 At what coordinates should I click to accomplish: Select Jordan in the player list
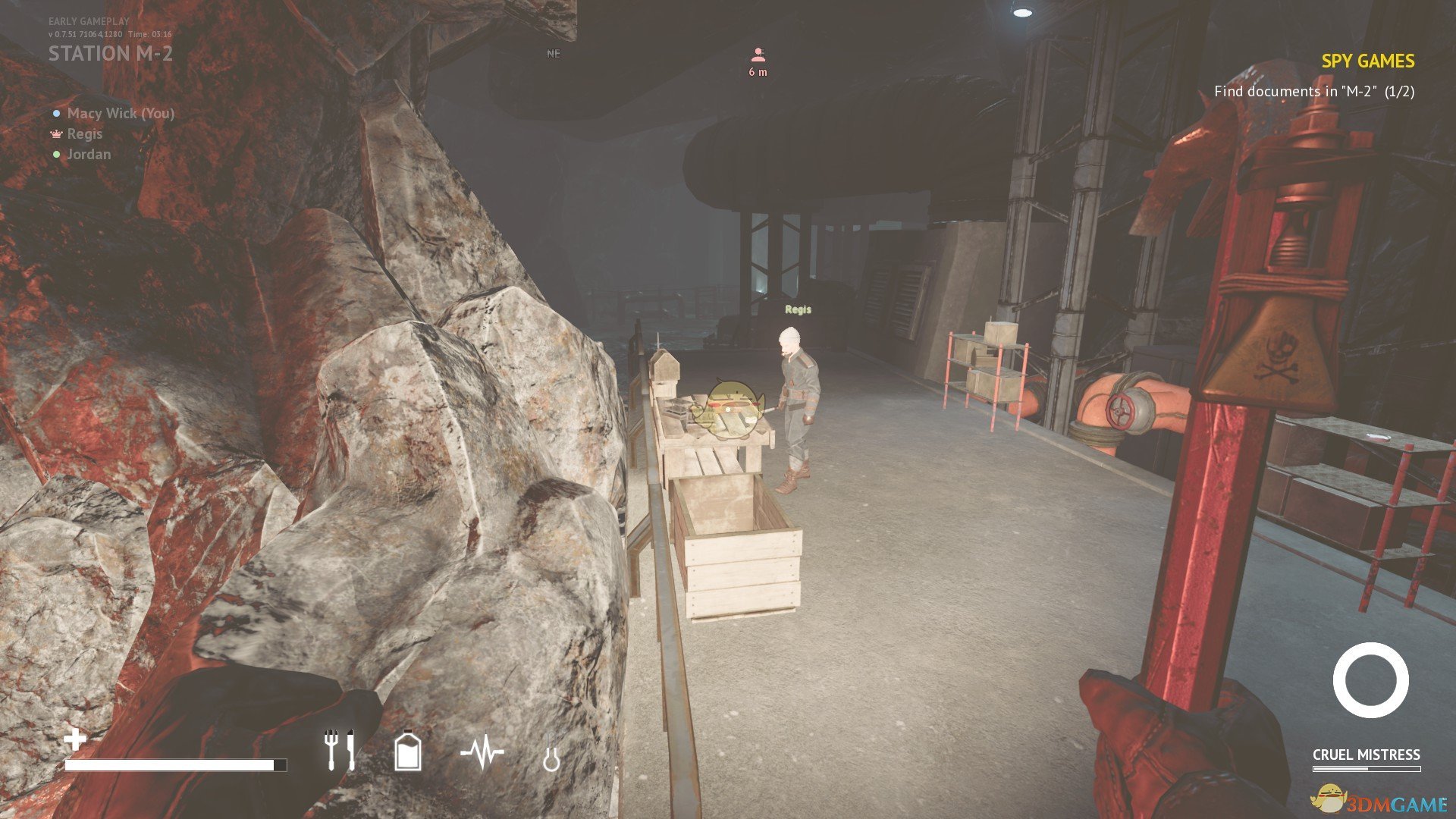(x=88, y=155)
